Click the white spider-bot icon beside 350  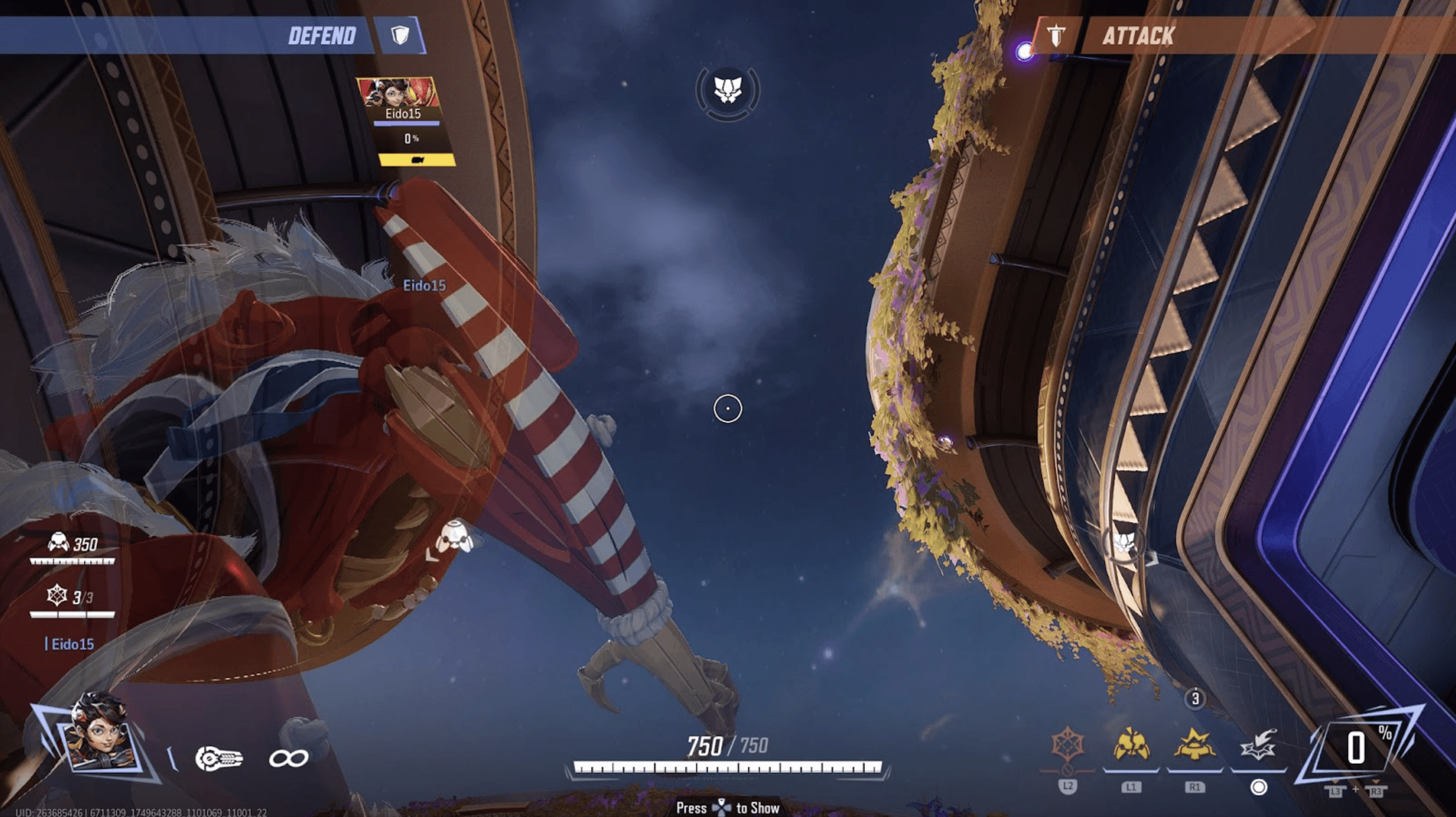pyautogui.click(x=58, y=543)
